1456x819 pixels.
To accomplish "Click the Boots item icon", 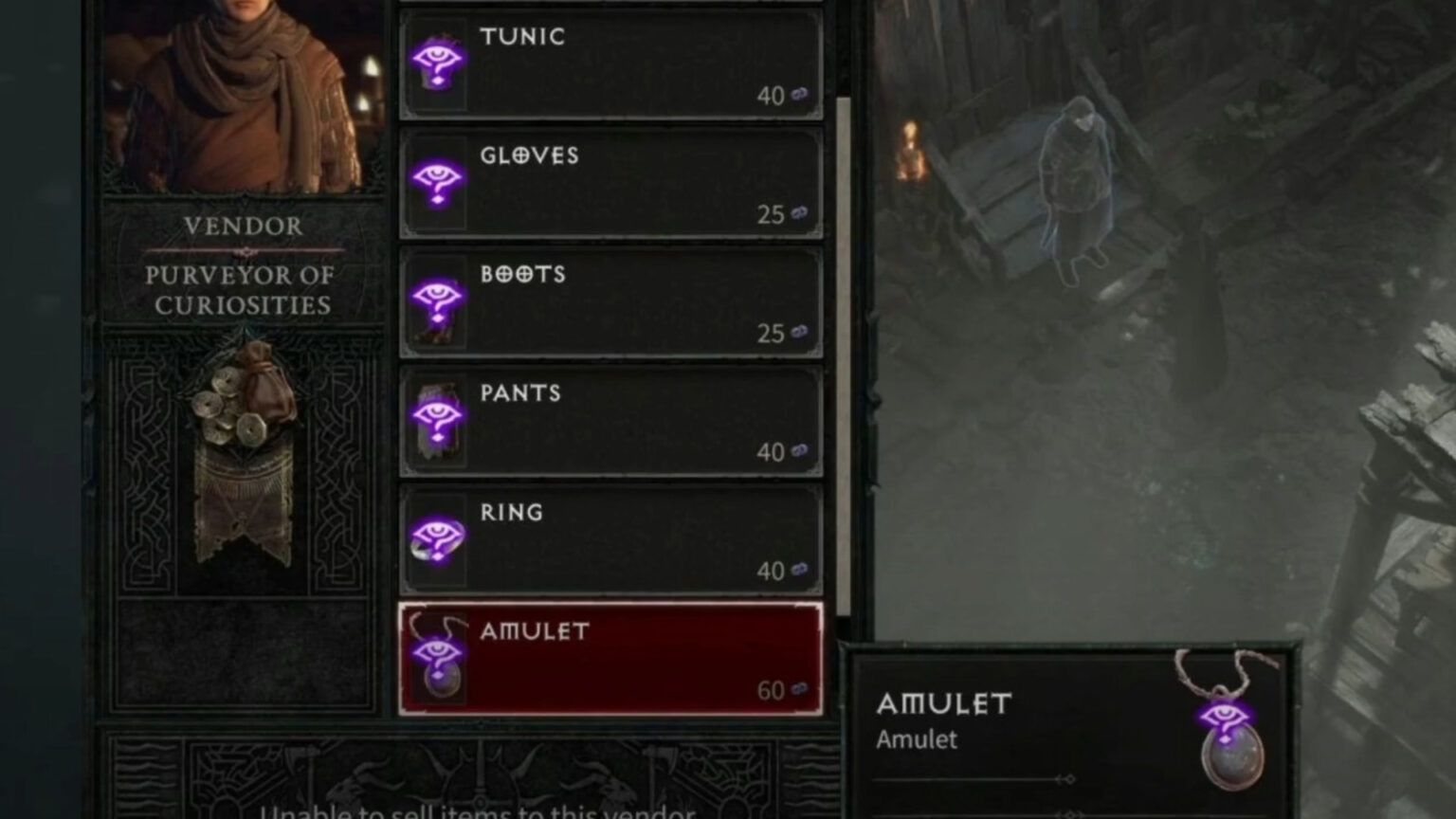I will pyautogui.click(x=436, y=301).
